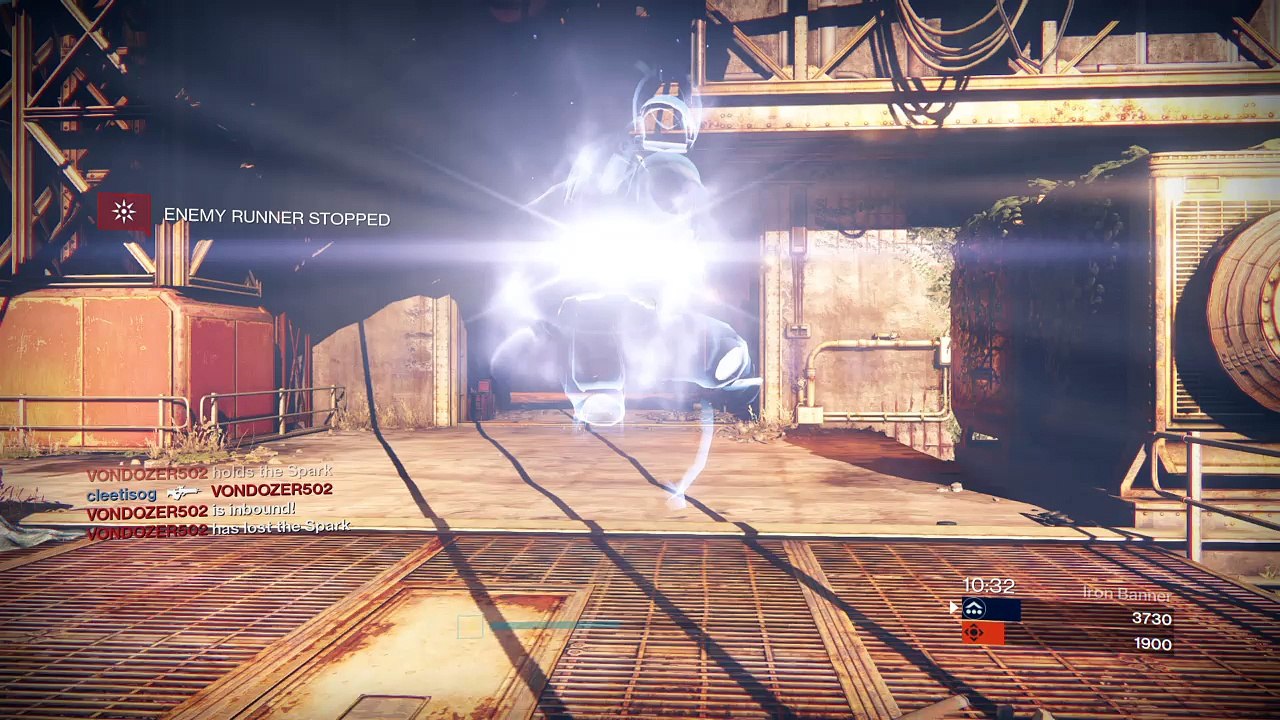Click the 'has lost the Spark' feed entry
Screen dimensions: 1280x720
pos(280,527)
